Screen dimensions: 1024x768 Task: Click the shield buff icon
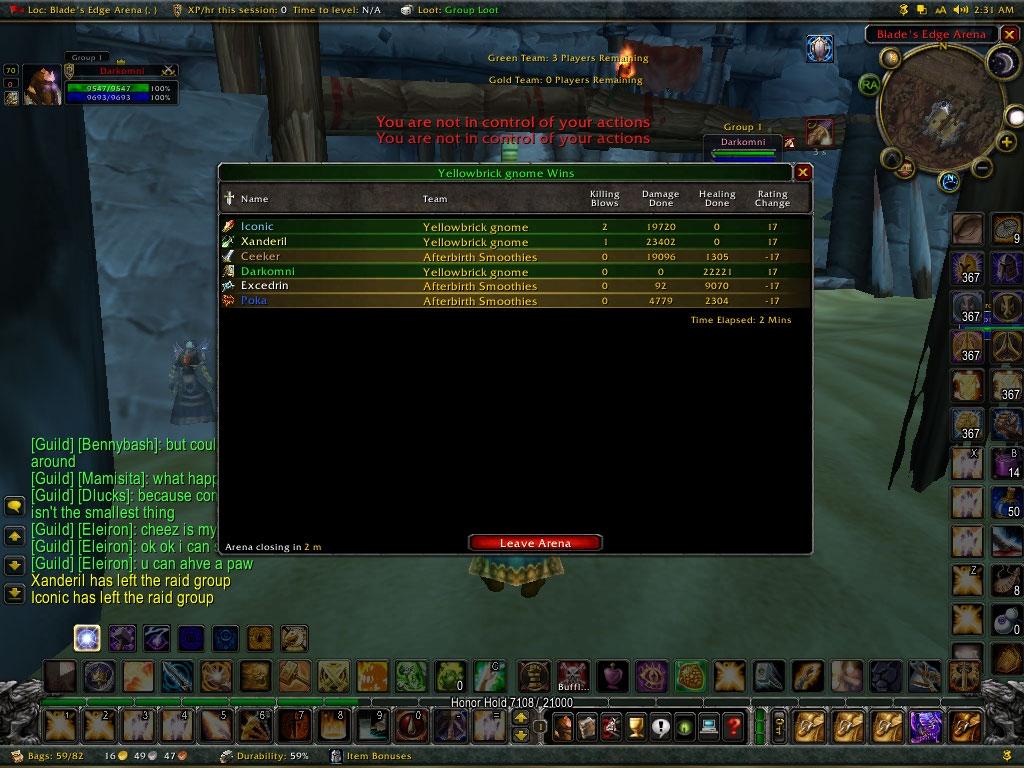(x=819, y=49)
